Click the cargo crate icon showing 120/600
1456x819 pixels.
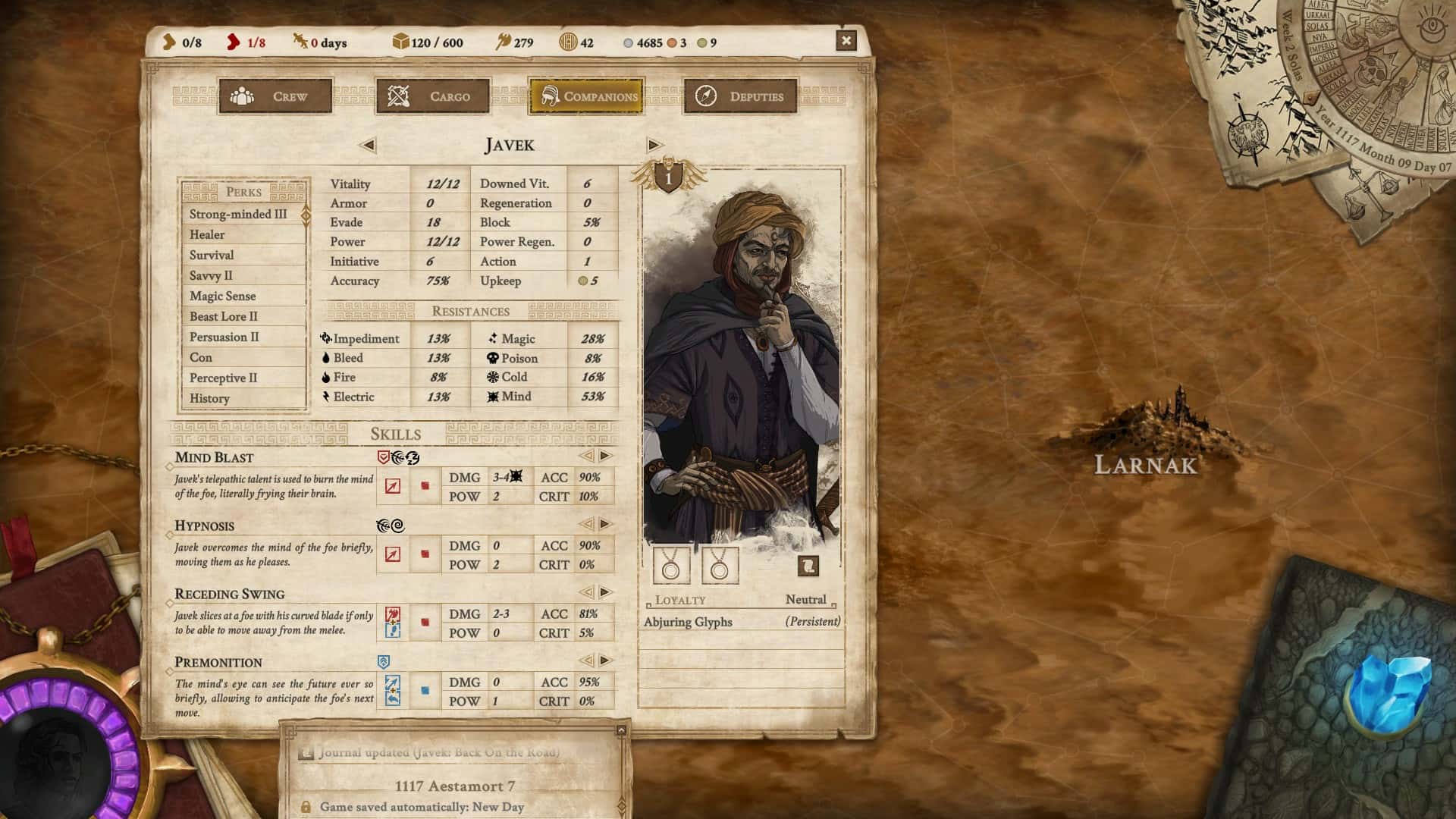click(400, 42)
